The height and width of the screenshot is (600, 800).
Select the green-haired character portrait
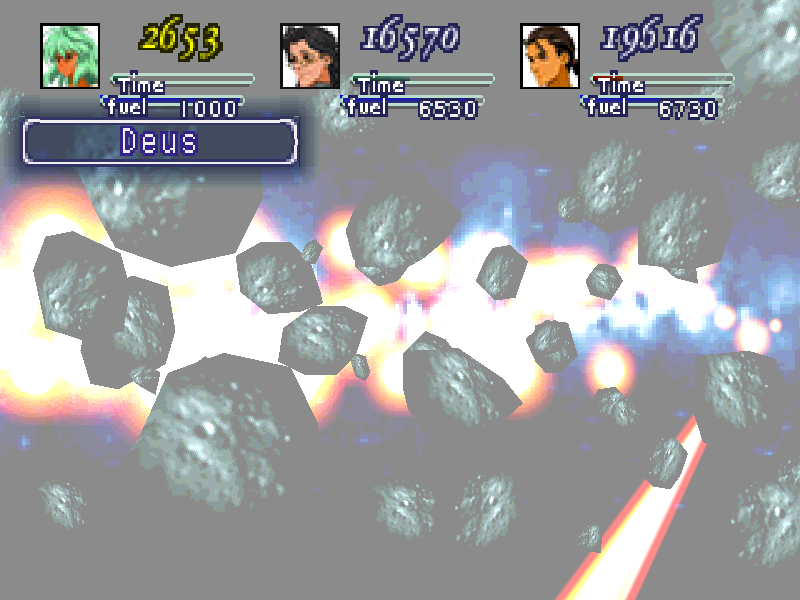(x=70, y=55)
